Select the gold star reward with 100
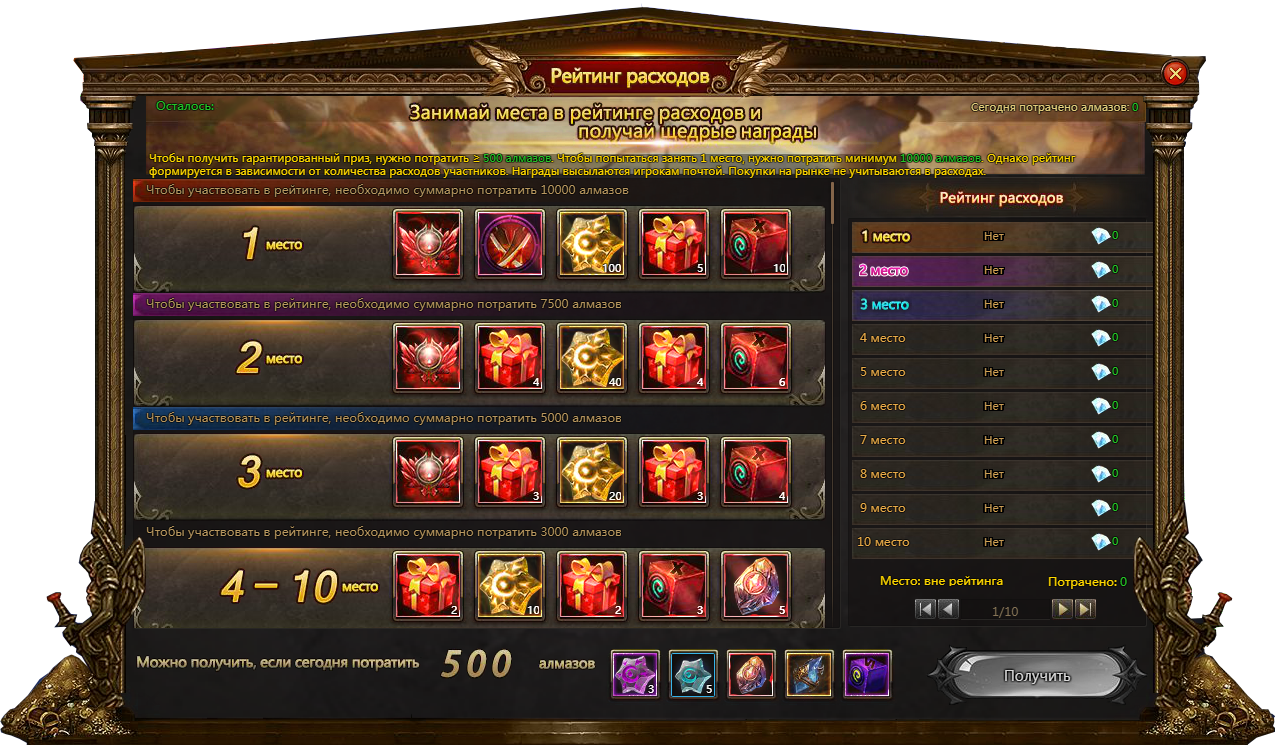1275x745 pixels. tap(592, 243)
